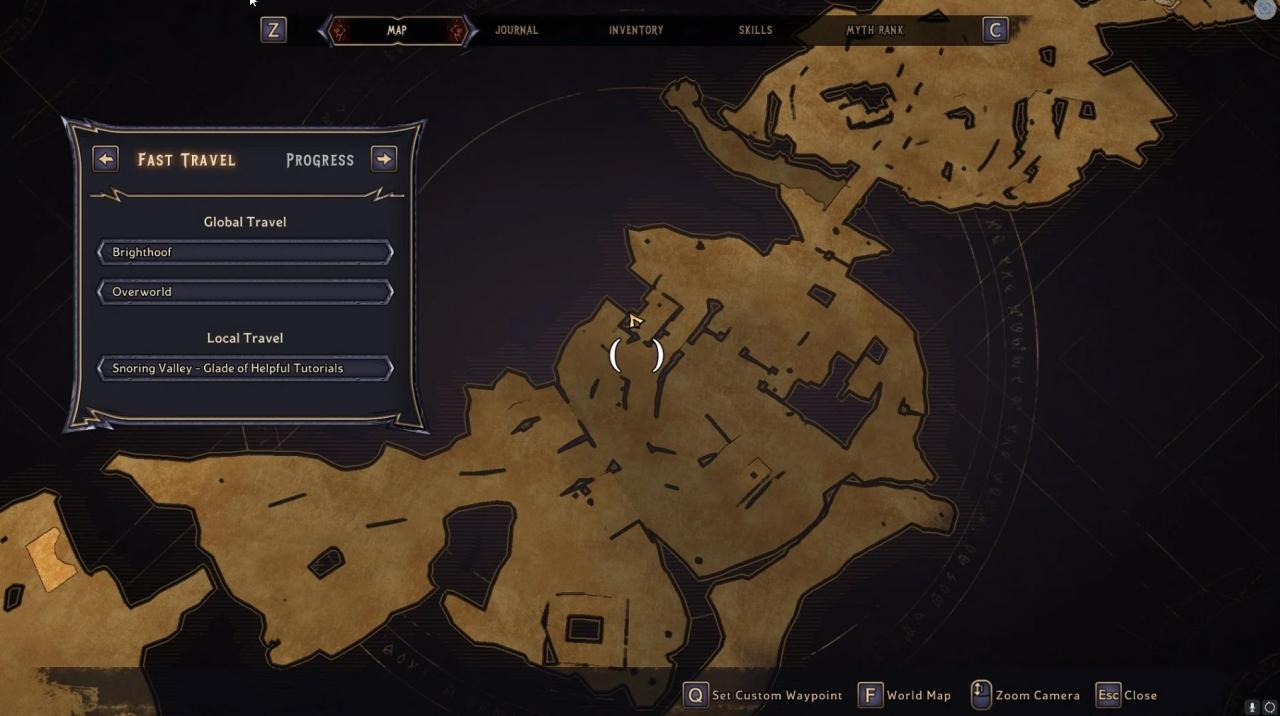Open the World Map

pos(905,695)
